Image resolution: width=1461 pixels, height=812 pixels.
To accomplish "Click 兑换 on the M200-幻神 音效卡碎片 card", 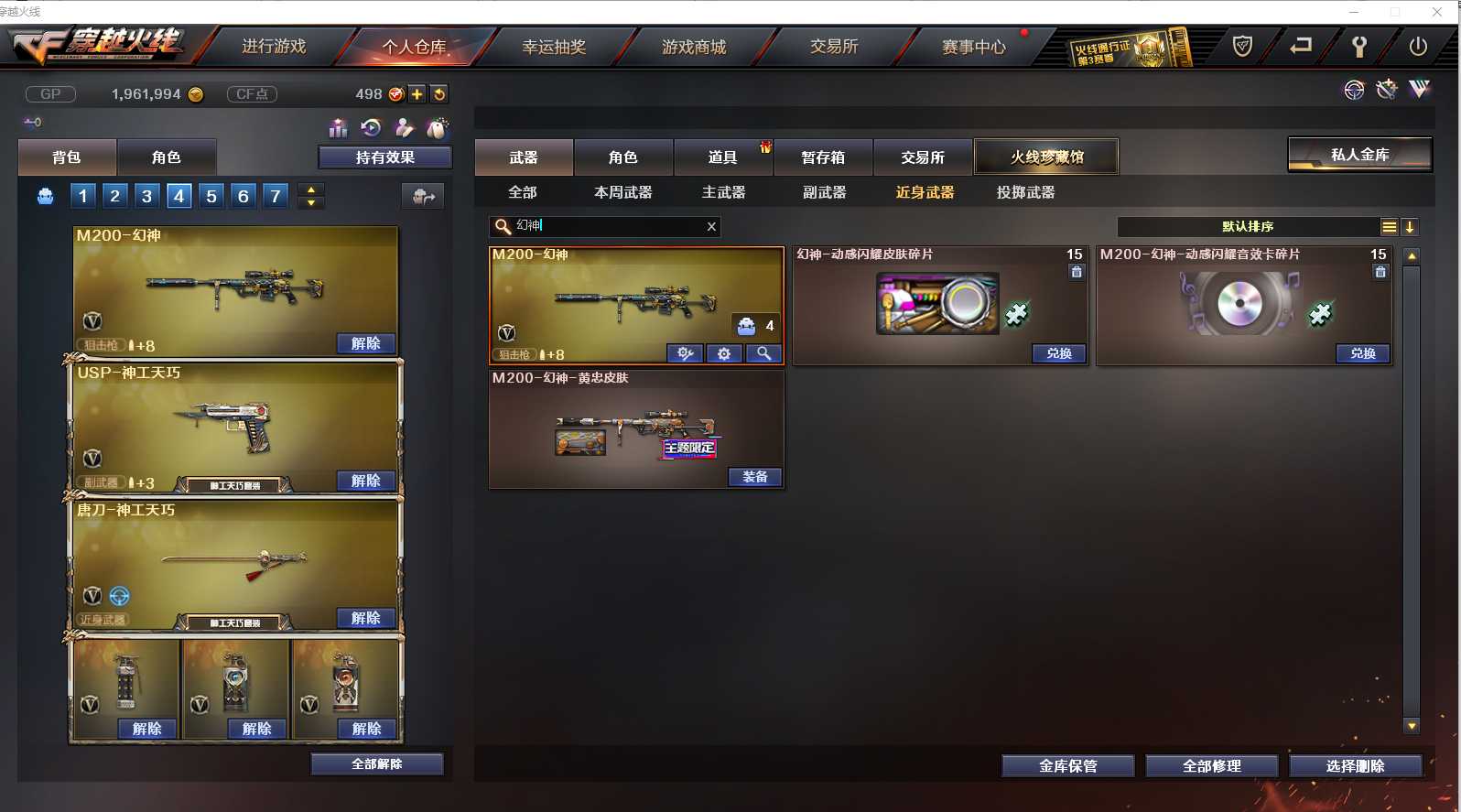I will (x=1362, y=353).
